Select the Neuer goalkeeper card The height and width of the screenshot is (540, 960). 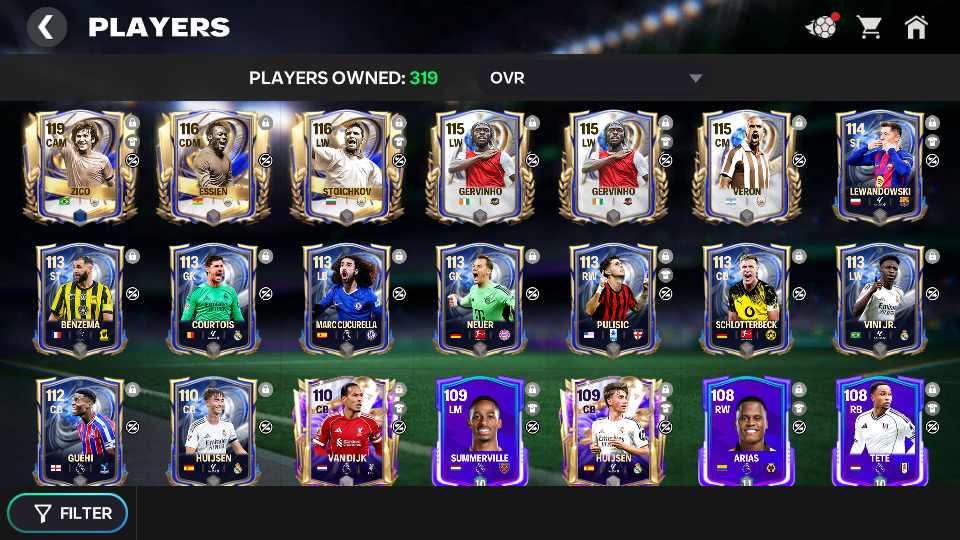coord(479,298)
